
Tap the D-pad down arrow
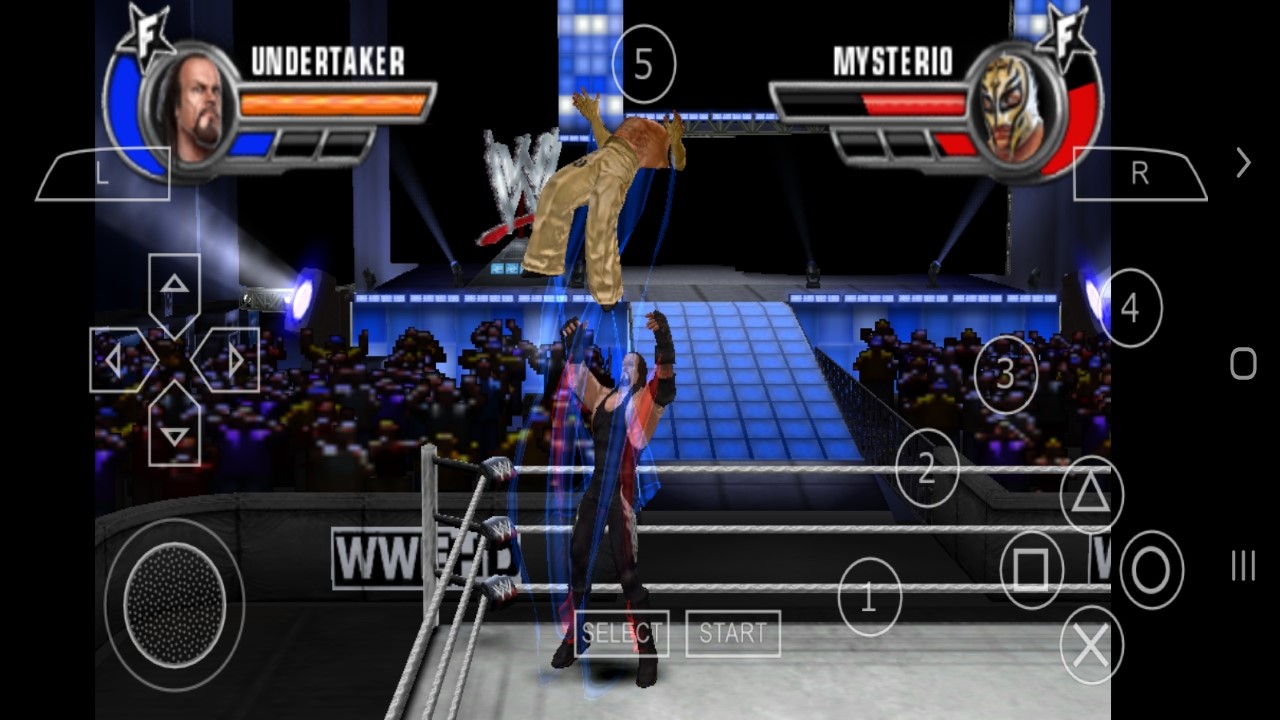(x=175, y=432)
